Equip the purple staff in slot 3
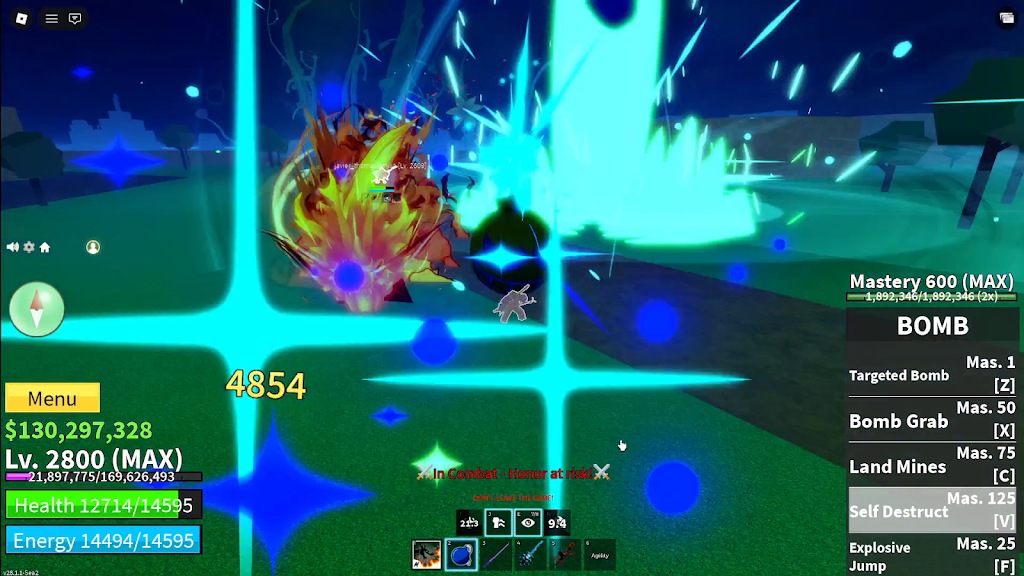This screenshot has height=576, width=1024. (x=496, y=555)
